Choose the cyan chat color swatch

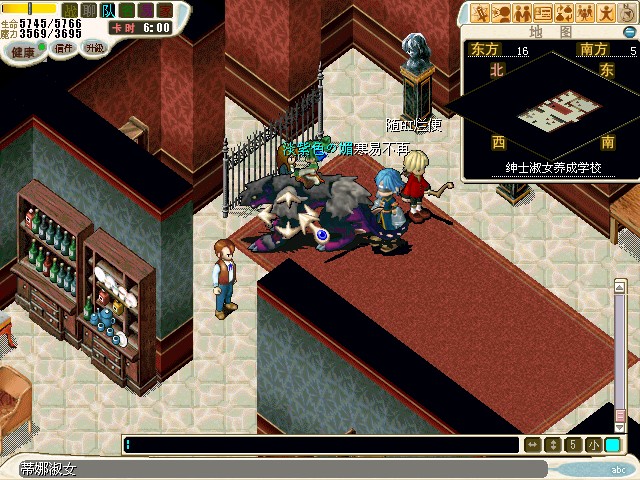click(611, 444)
